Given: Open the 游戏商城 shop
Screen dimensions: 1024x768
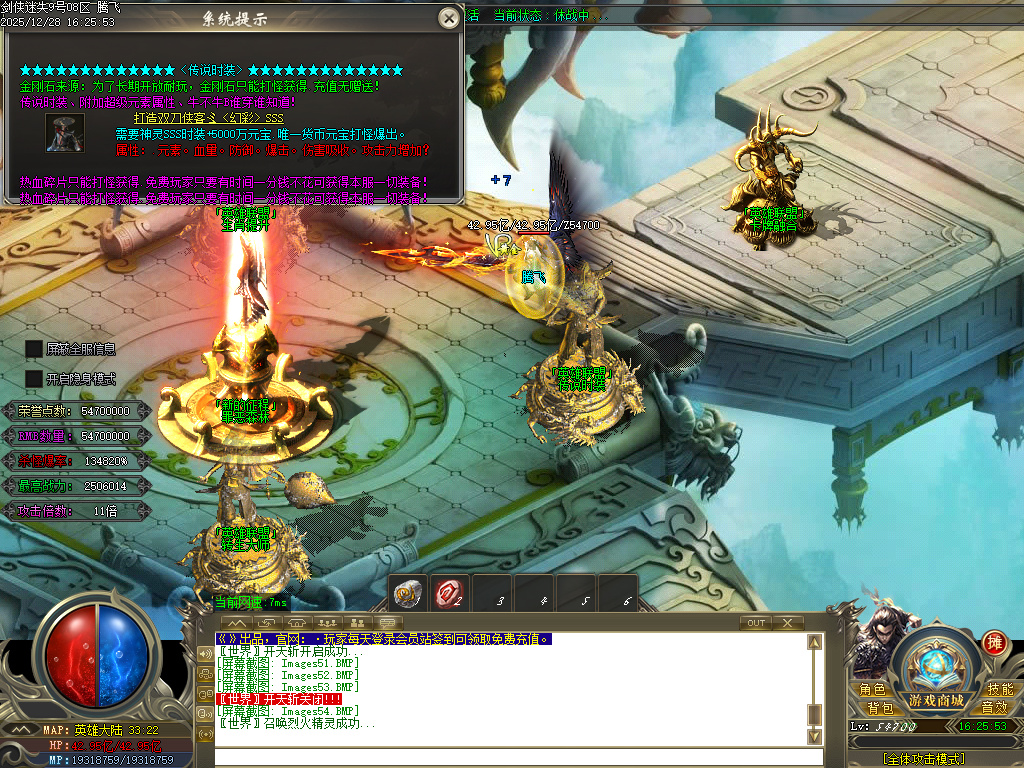Looking at the screenshot, I should point(936,699).
